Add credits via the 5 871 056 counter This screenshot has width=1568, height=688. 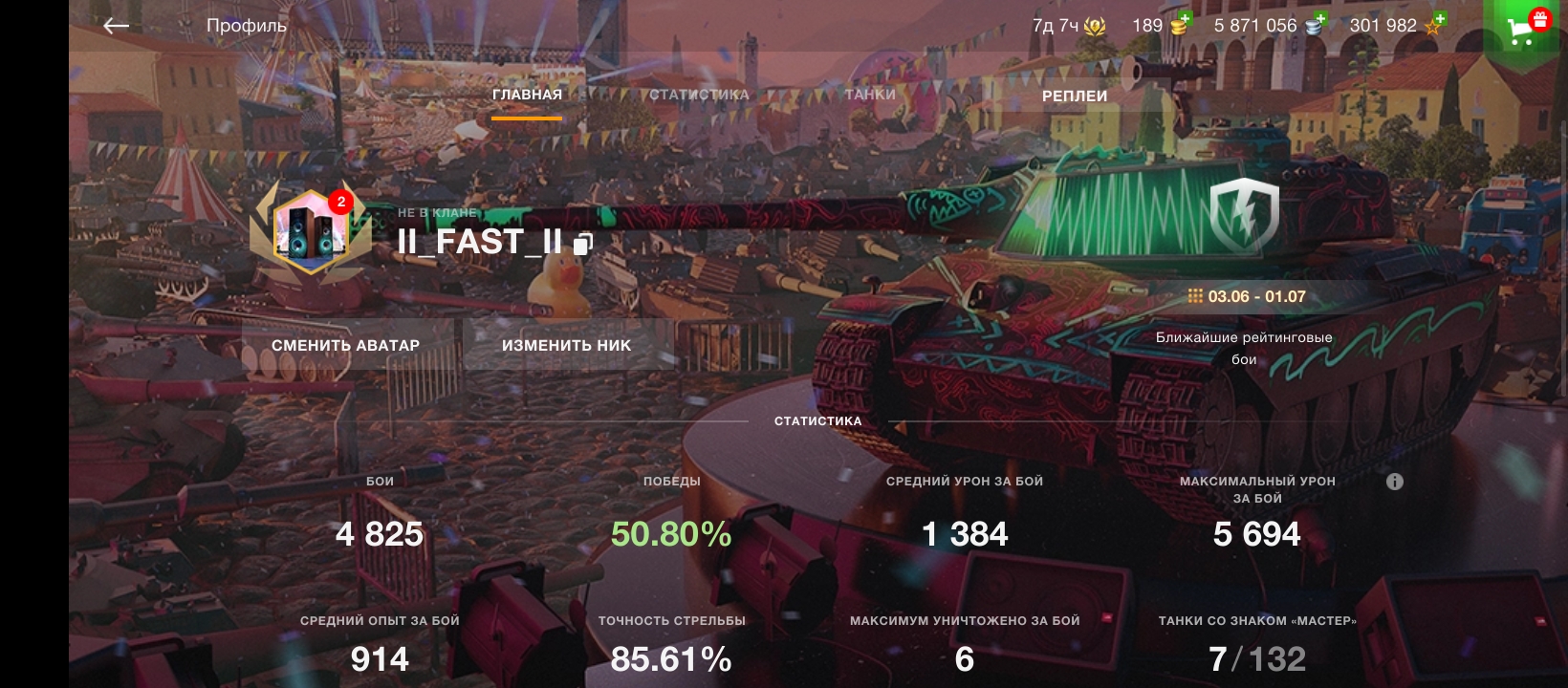tap(1269, 26)
